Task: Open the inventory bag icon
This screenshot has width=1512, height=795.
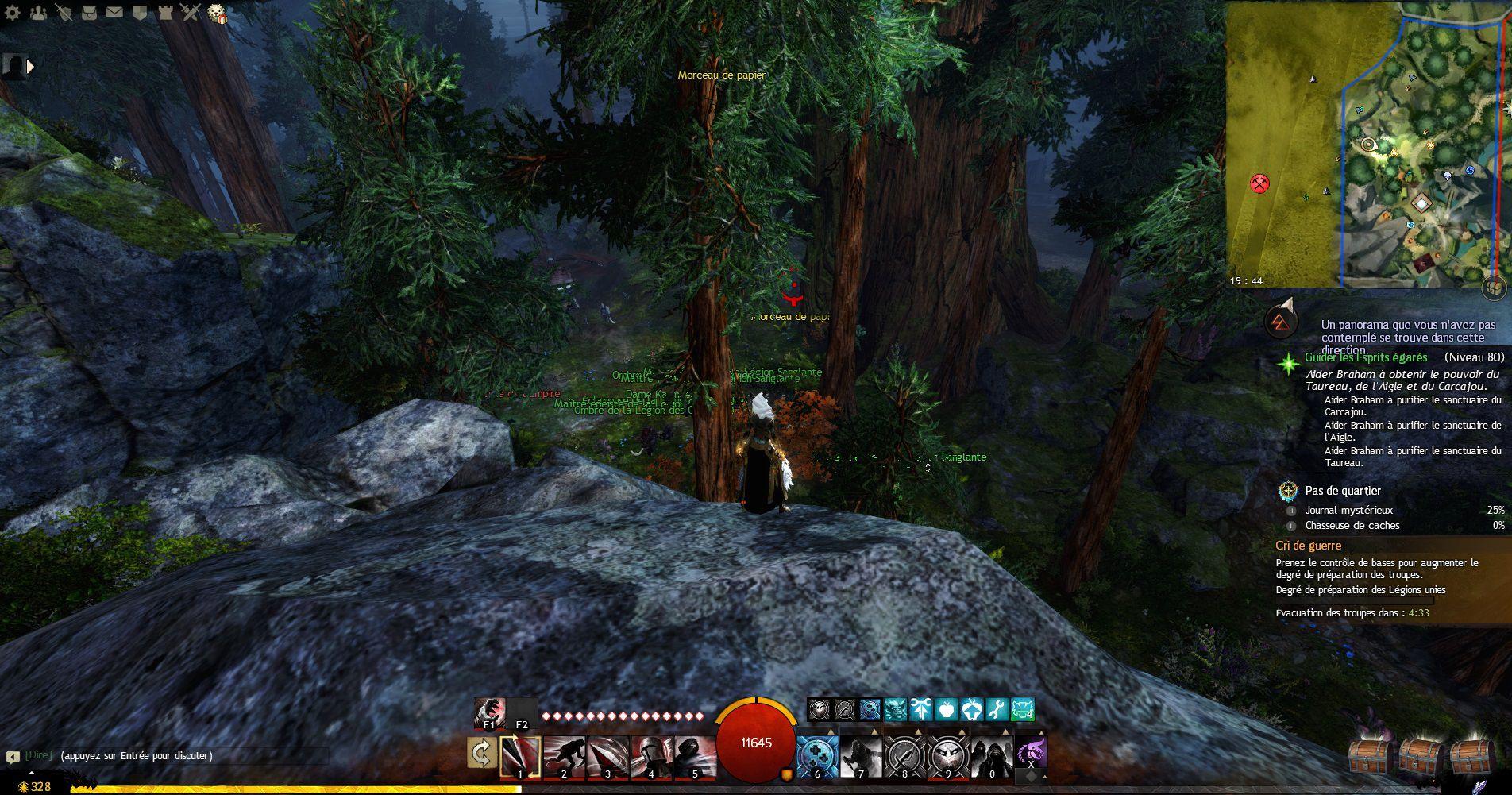Action: point(90,12)
